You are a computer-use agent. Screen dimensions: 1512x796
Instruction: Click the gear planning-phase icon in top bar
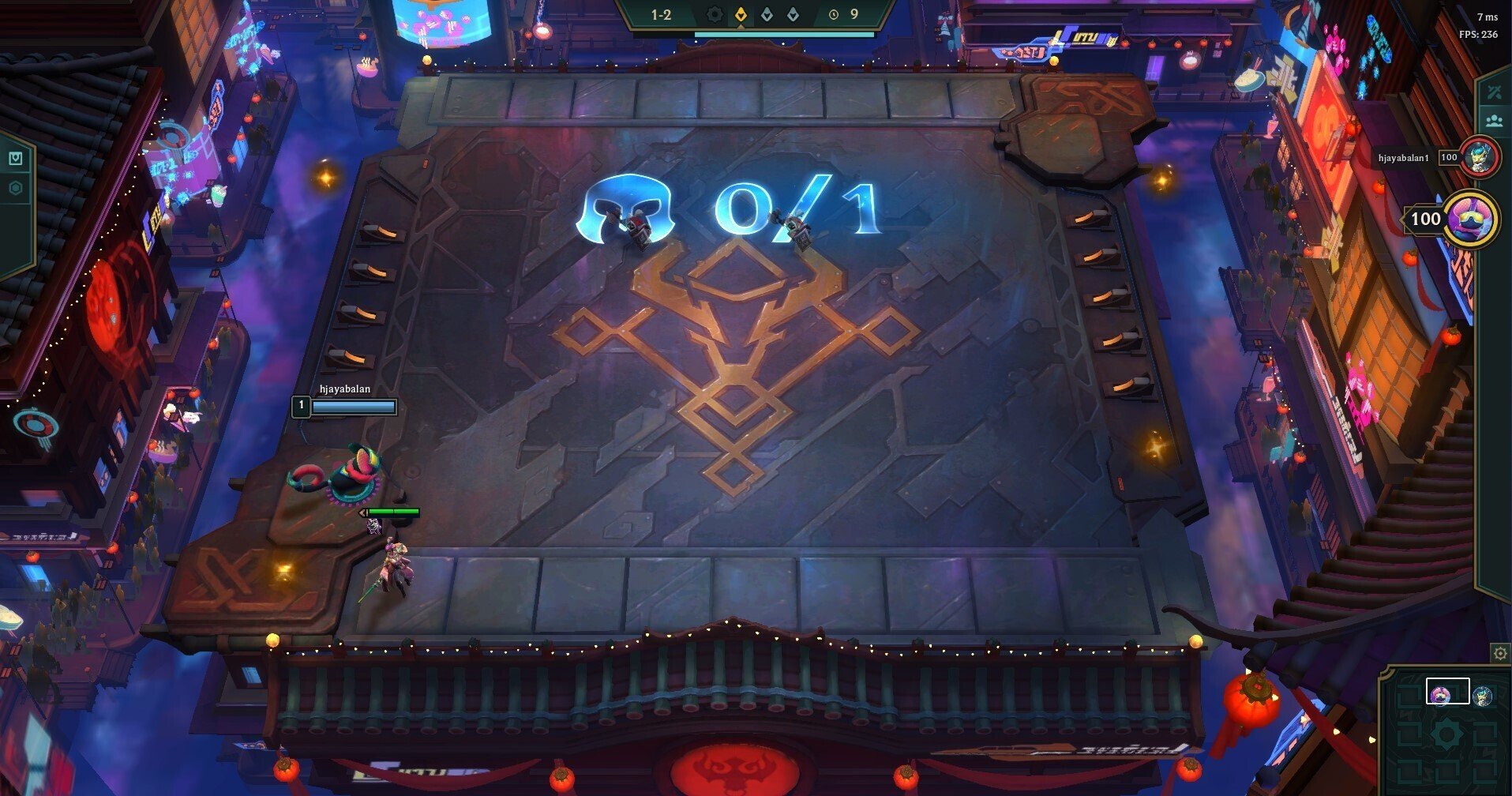[x=715, y=14]
